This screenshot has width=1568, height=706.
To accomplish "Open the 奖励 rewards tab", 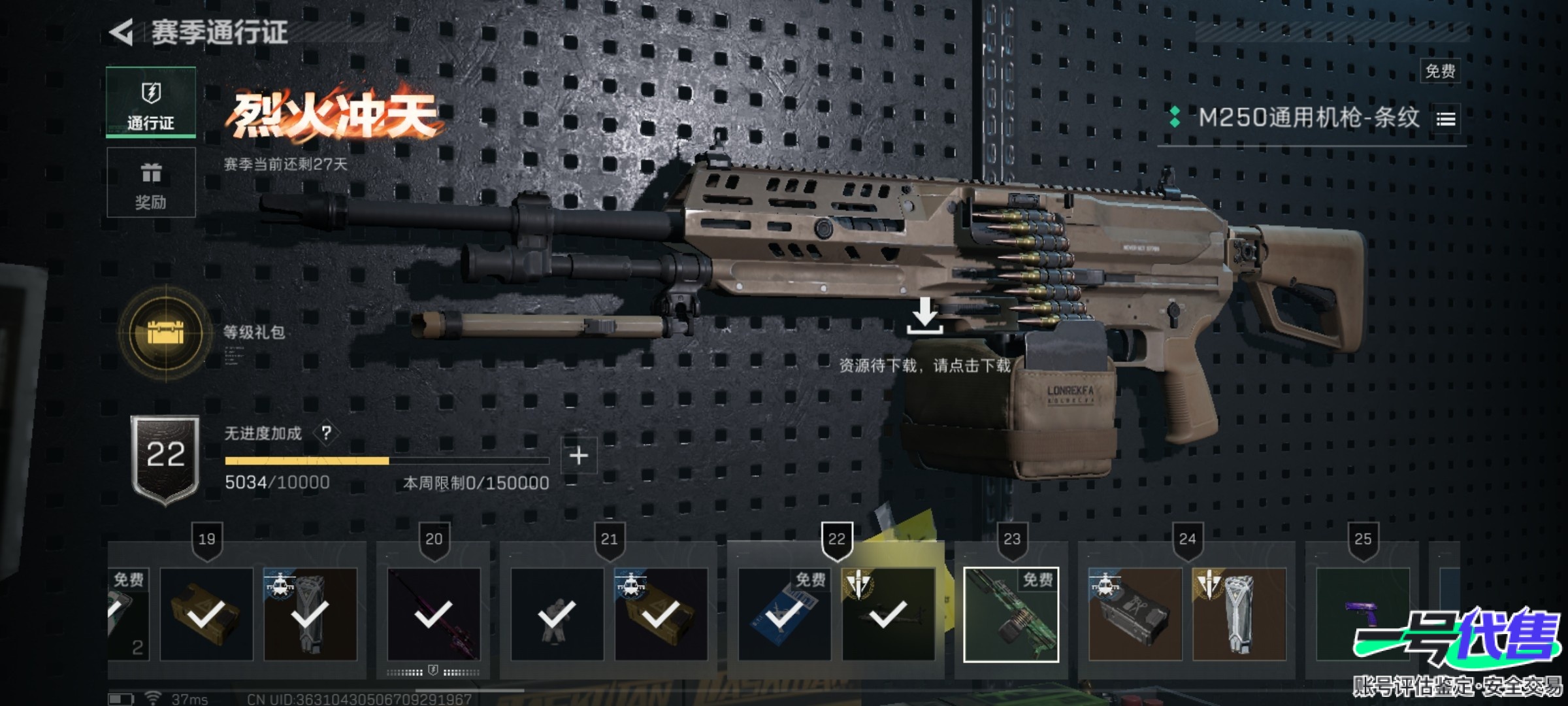I will 151,182.
